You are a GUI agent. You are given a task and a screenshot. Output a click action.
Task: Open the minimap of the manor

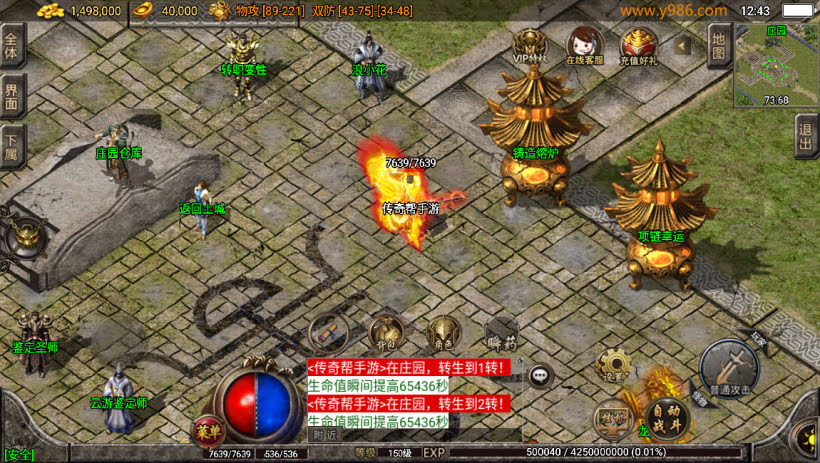[x=776, y=66]
